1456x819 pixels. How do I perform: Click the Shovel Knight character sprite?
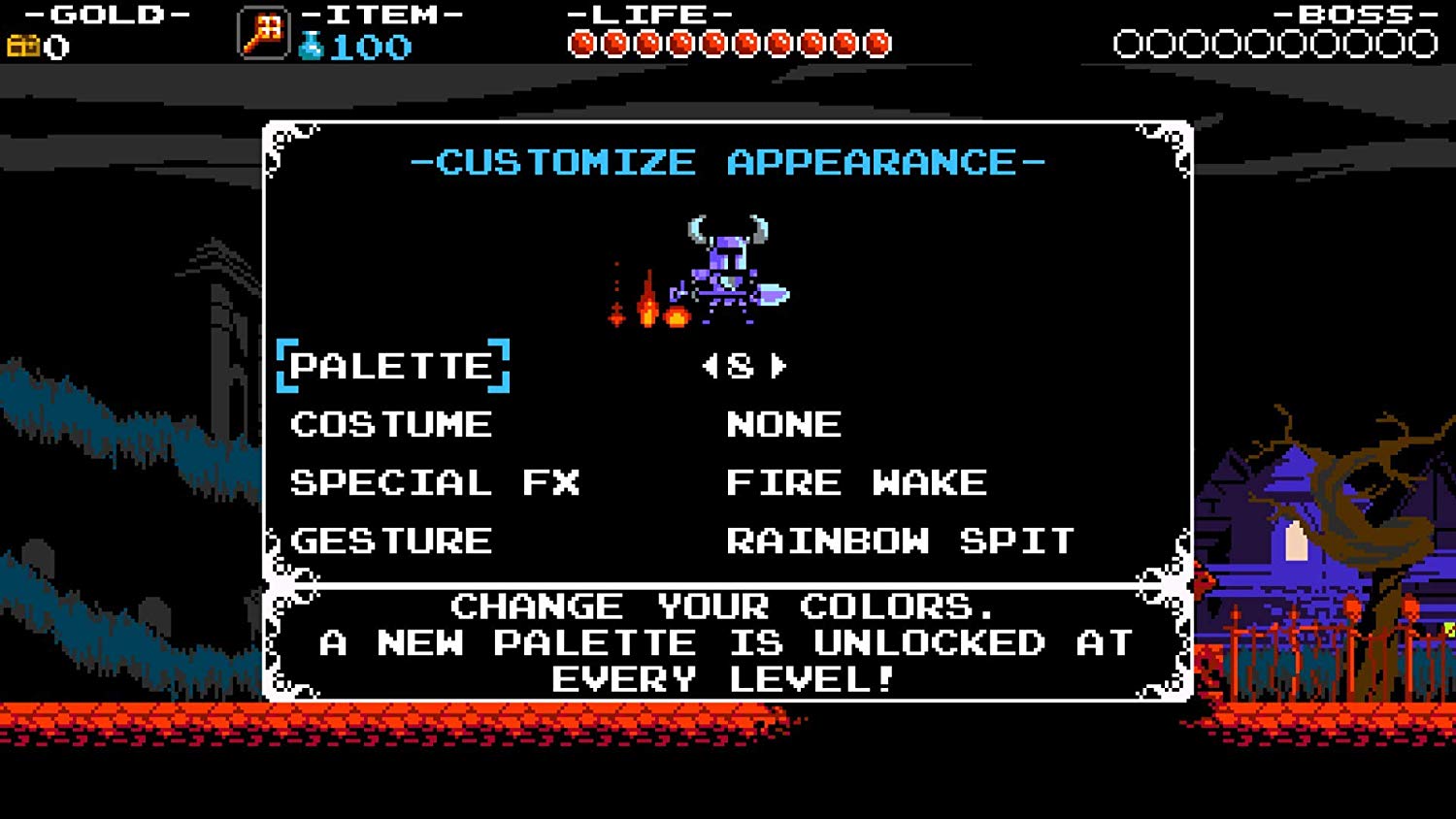[x=723, y=262]
